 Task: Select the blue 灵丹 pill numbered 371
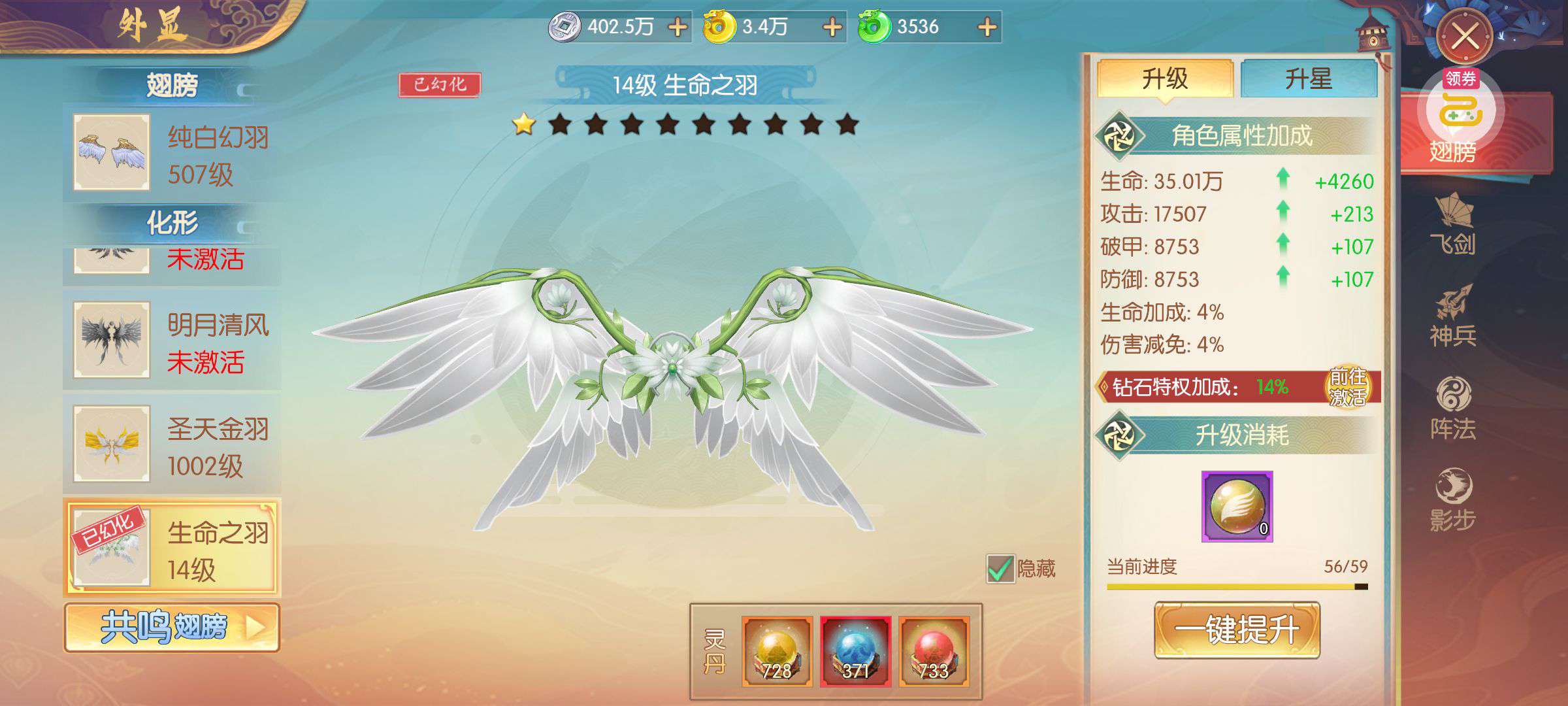click(855, 651)
